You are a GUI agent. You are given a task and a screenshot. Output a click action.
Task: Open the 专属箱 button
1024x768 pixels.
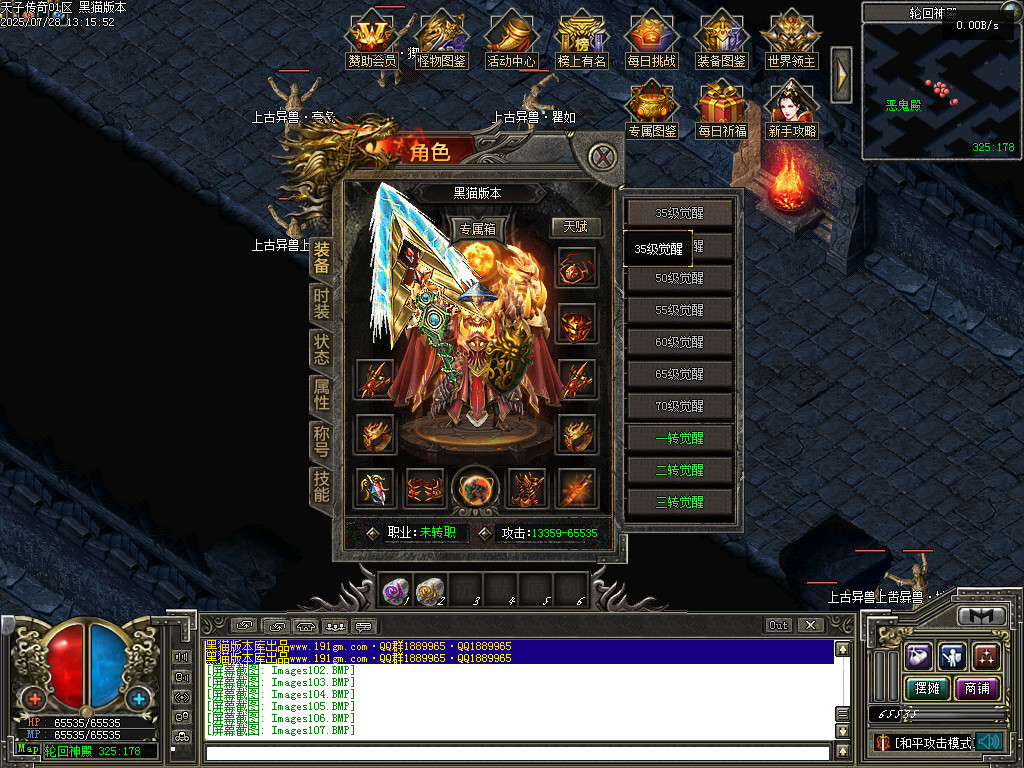477,229
